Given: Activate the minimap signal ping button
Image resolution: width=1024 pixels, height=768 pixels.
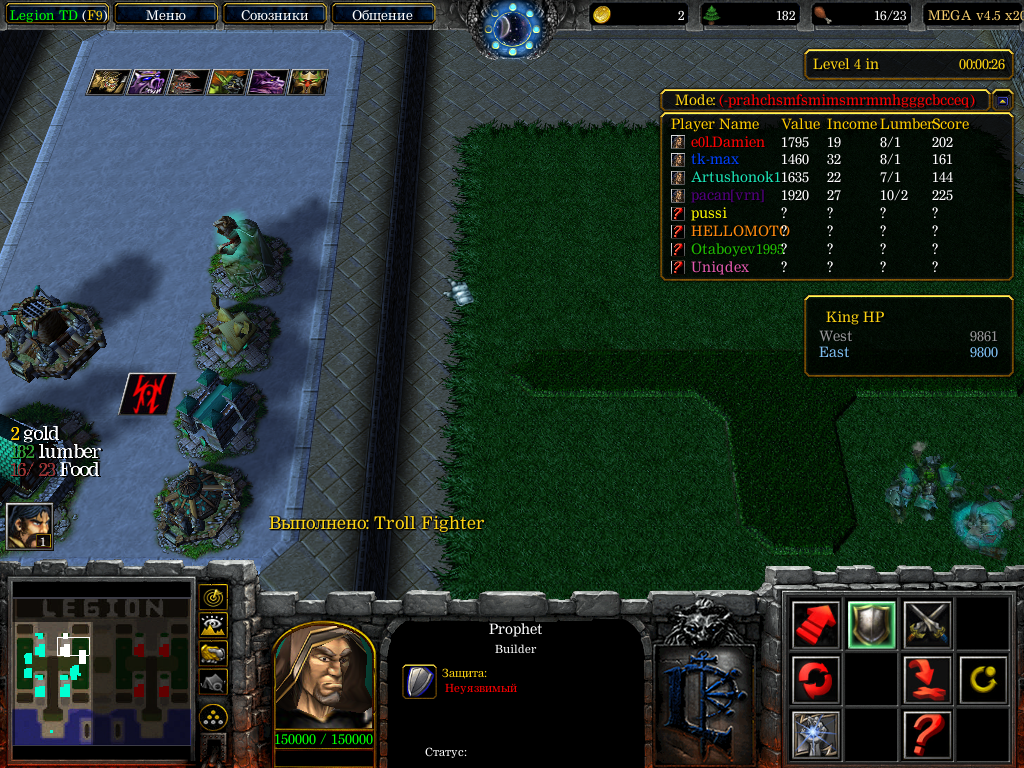Looking at the screenshot, I should coord(213,598).
